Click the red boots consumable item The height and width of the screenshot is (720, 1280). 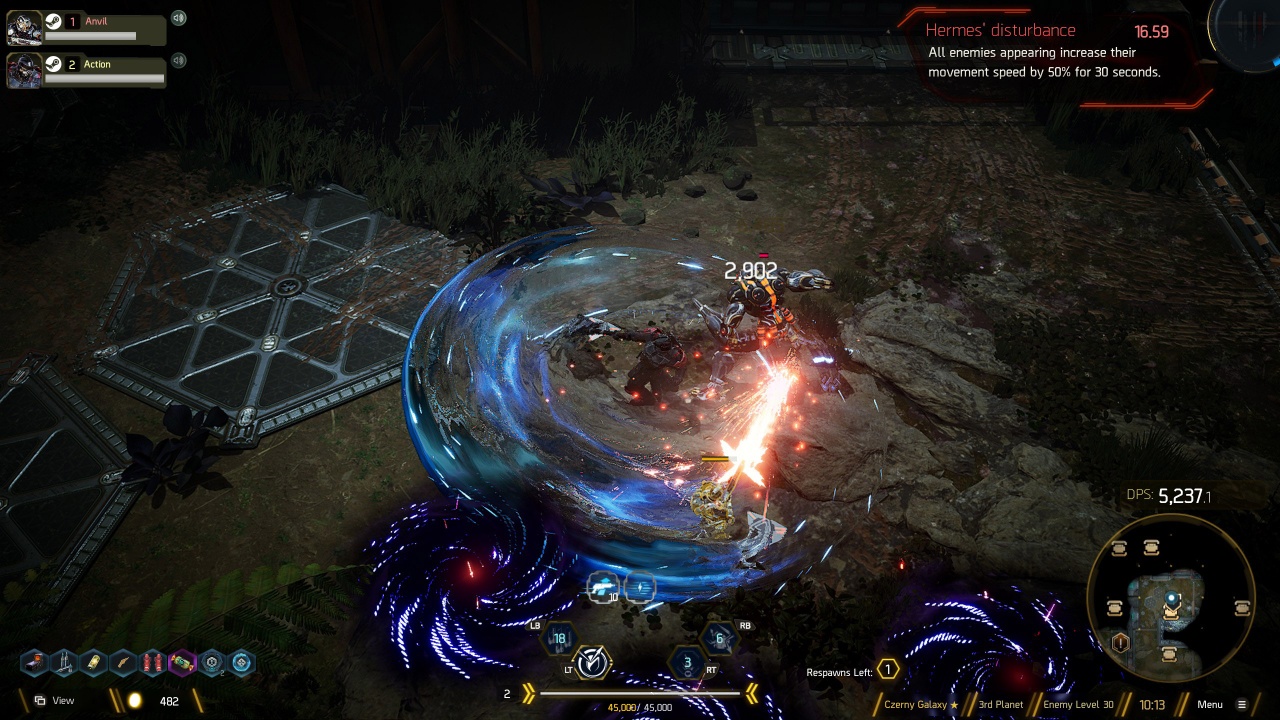point(151,662)
